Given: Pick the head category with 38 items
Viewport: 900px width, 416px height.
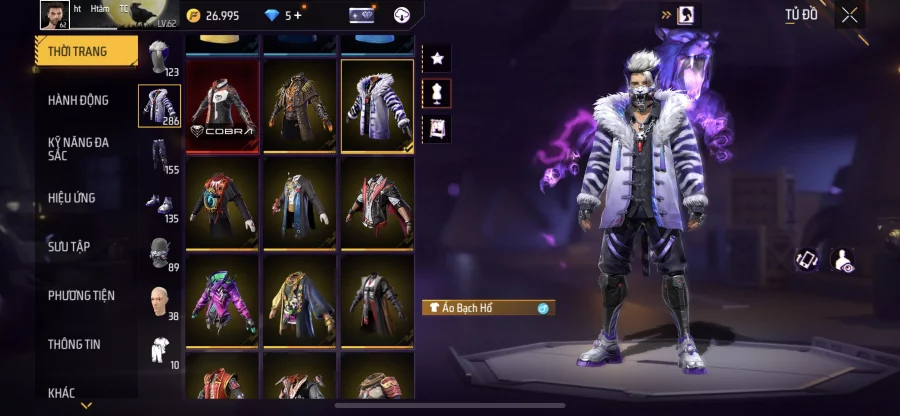Looking at the screenshot, I should 159,300.
